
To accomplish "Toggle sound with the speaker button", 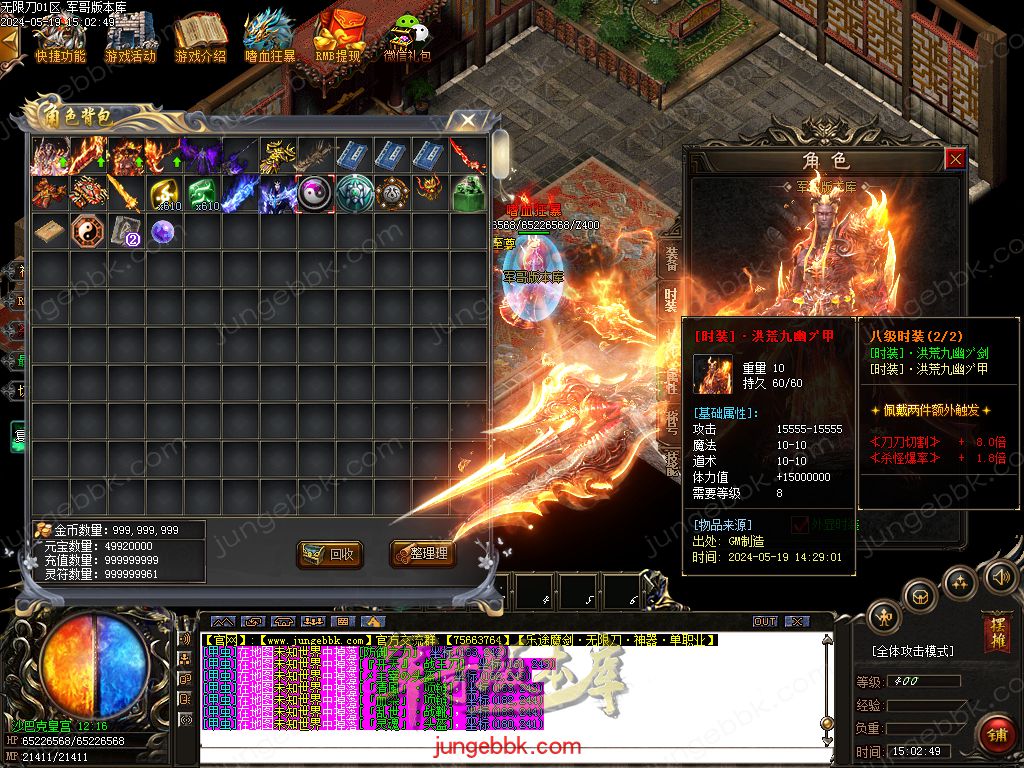I will pyautogui.click(x=1000, y=576).
